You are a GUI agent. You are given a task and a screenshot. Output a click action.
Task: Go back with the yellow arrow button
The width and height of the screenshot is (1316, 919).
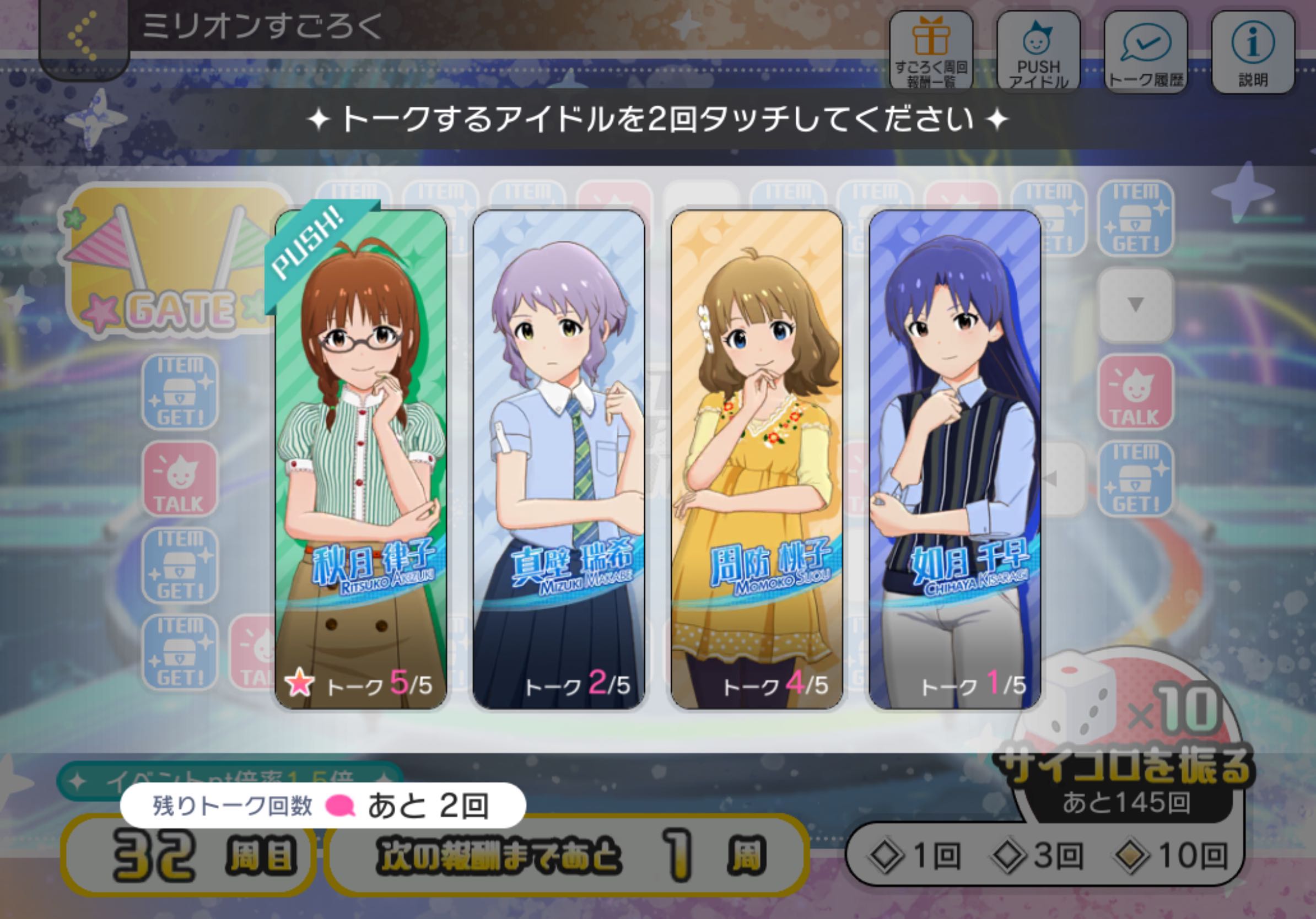click(x=84, y=37)
